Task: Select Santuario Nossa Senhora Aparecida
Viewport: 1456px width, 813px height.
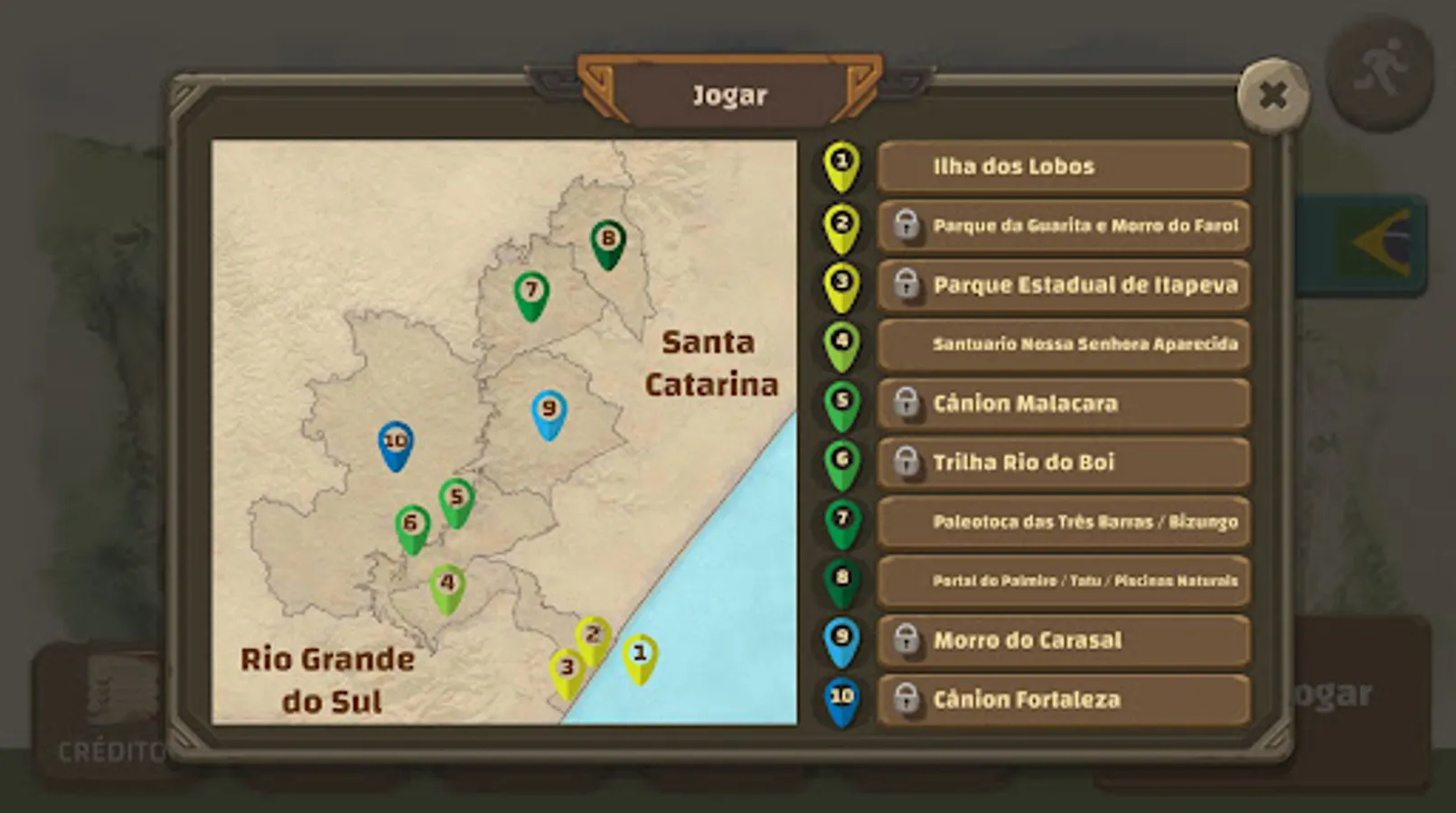Action: 1063,343
